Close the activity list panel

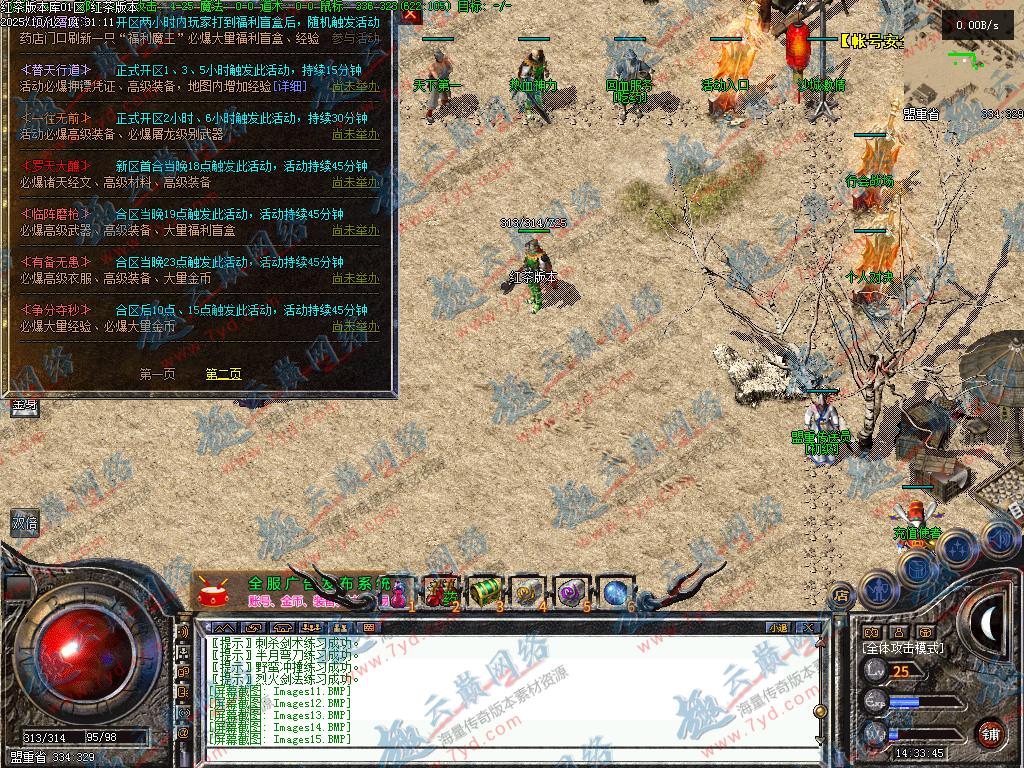411,15
